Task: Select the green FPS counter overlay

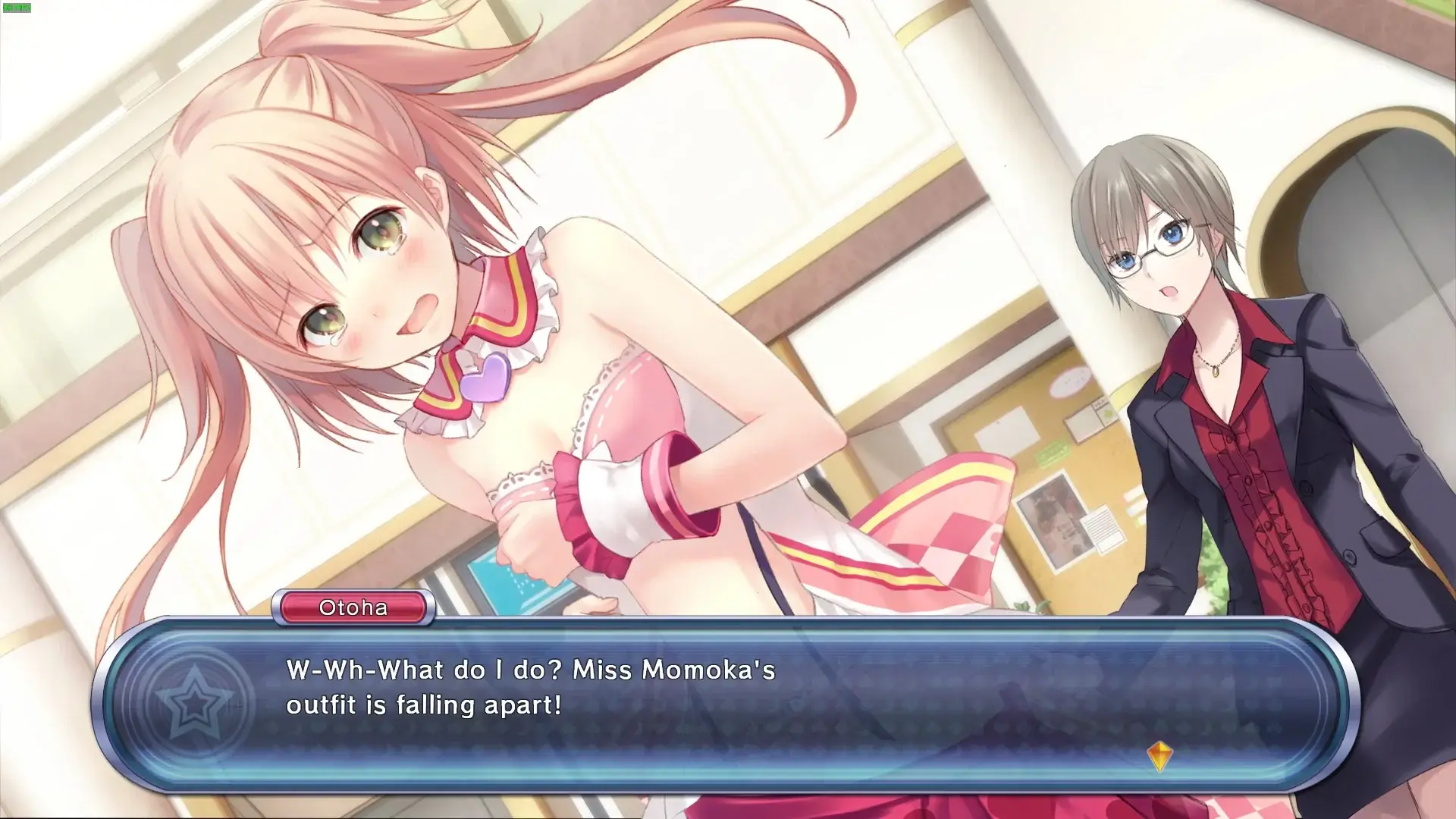Action: pos(17,6)
